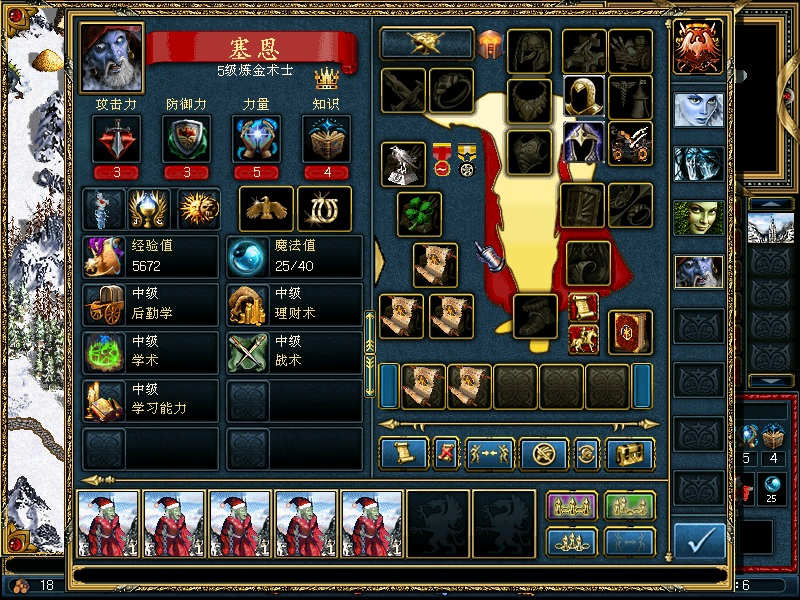Screen dimensions: 800x600
Task: Open the red spell book
Action: pos(630,332)
